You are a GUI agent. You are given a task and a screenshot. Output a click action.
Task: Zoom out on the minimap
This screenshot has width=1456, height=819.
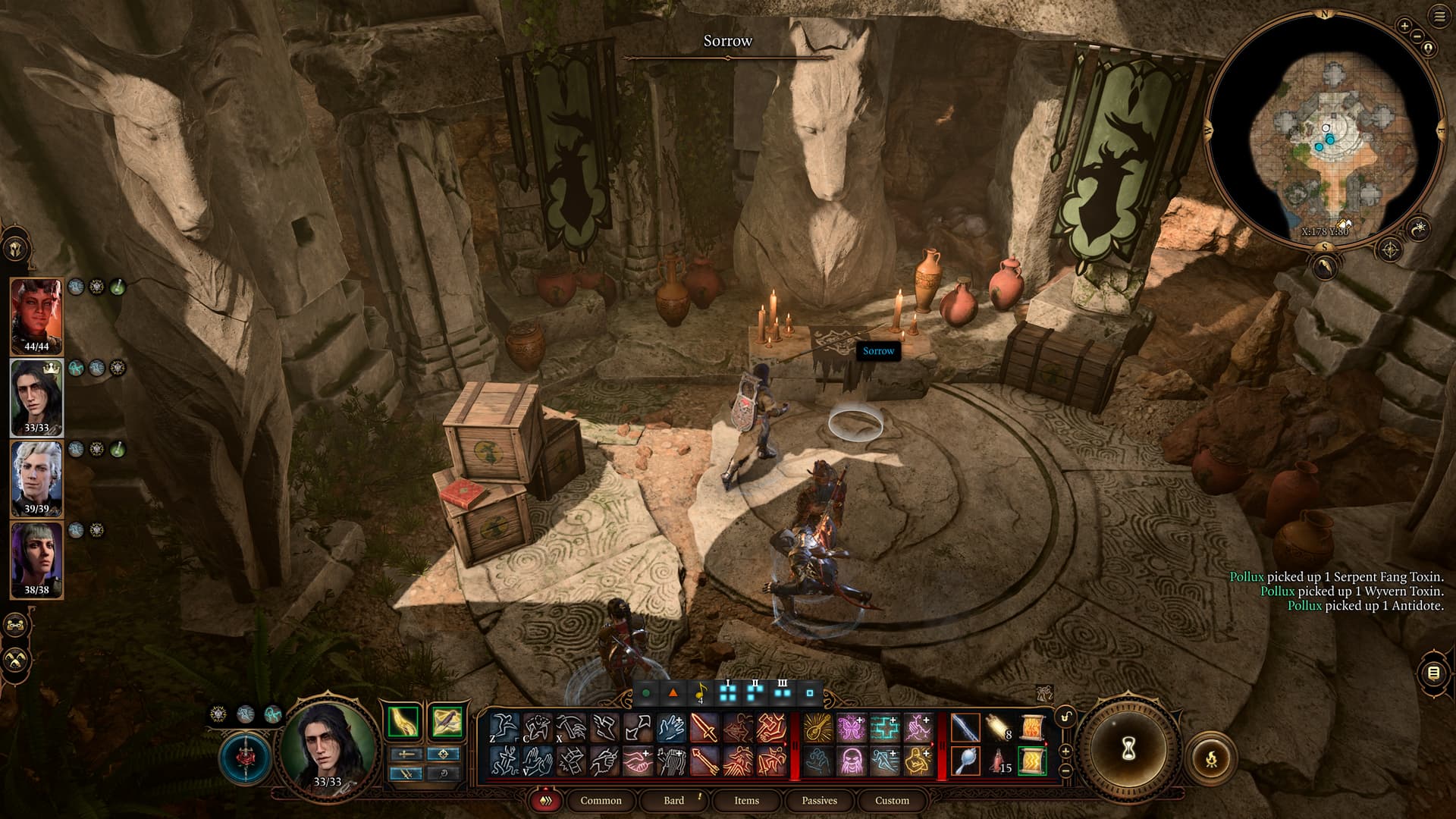(x=1417, y=36)
